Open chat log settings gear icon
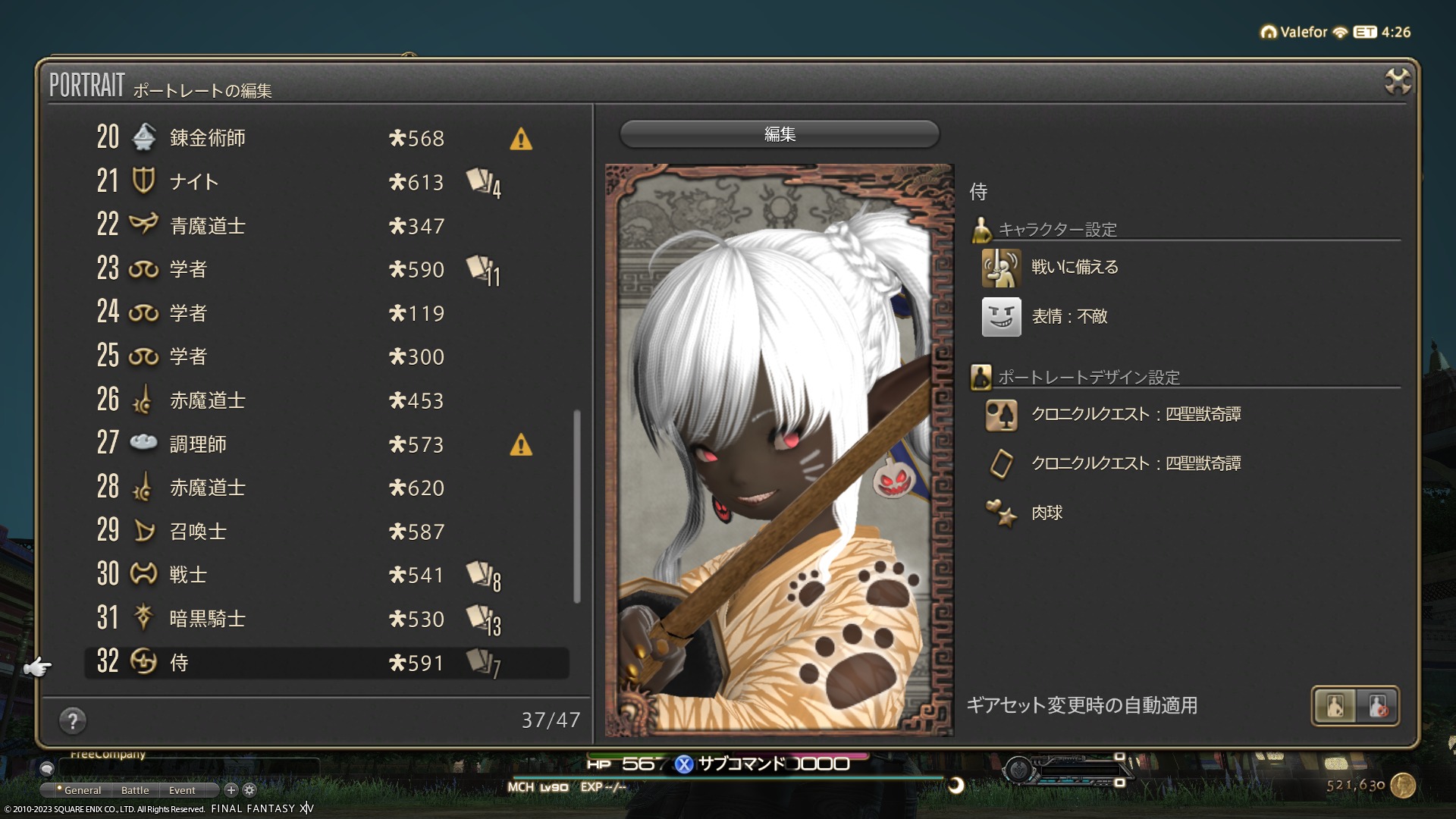 click(249, 790)
